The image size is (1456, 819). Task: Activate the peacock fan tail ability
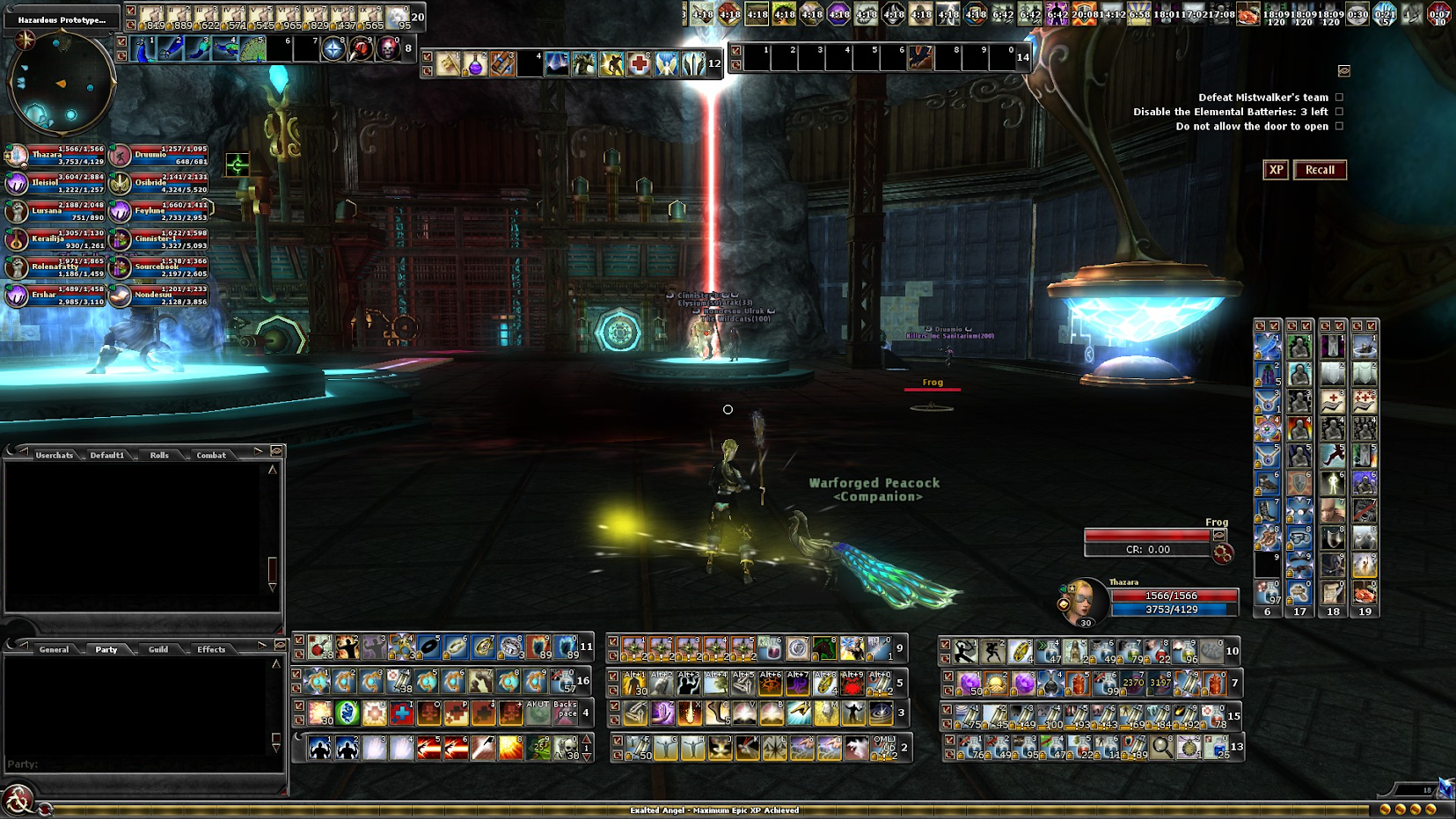click(252, 49)
